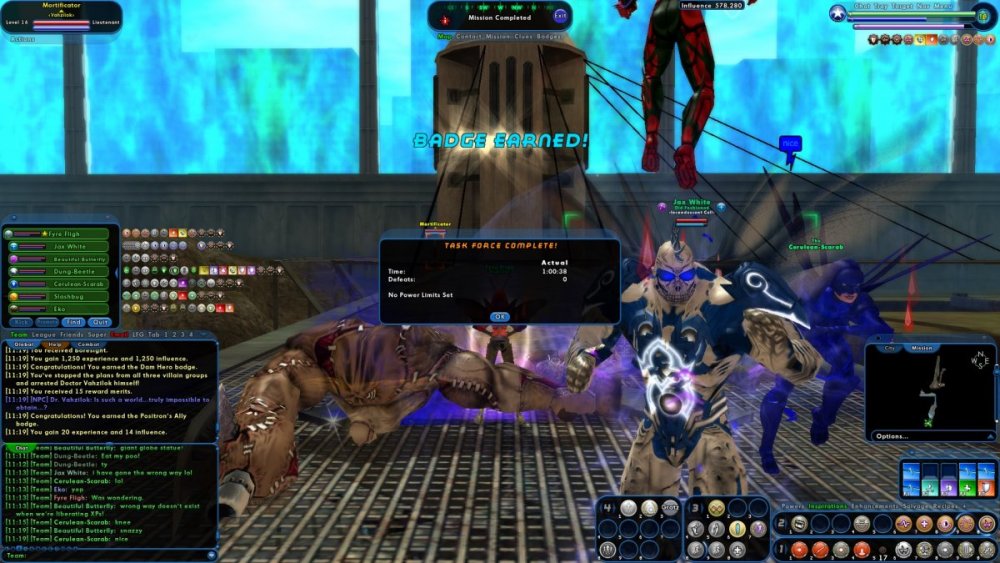The width and height of the screenshot is (1000, 563).
Task: Open the minimap Options menu
Action: 892,436
